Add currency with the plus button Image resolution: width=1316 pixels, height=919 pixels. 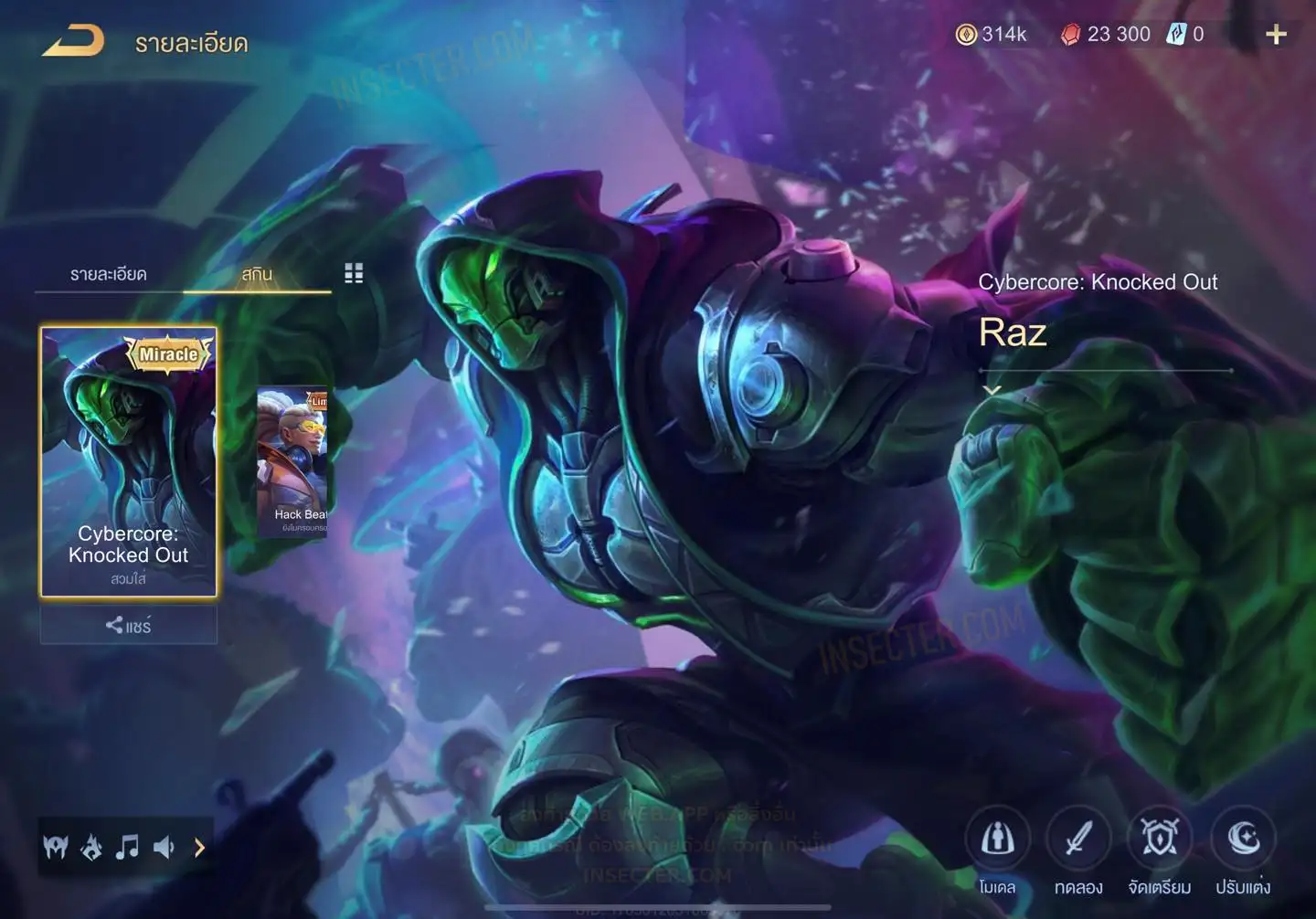point(1276,35)
